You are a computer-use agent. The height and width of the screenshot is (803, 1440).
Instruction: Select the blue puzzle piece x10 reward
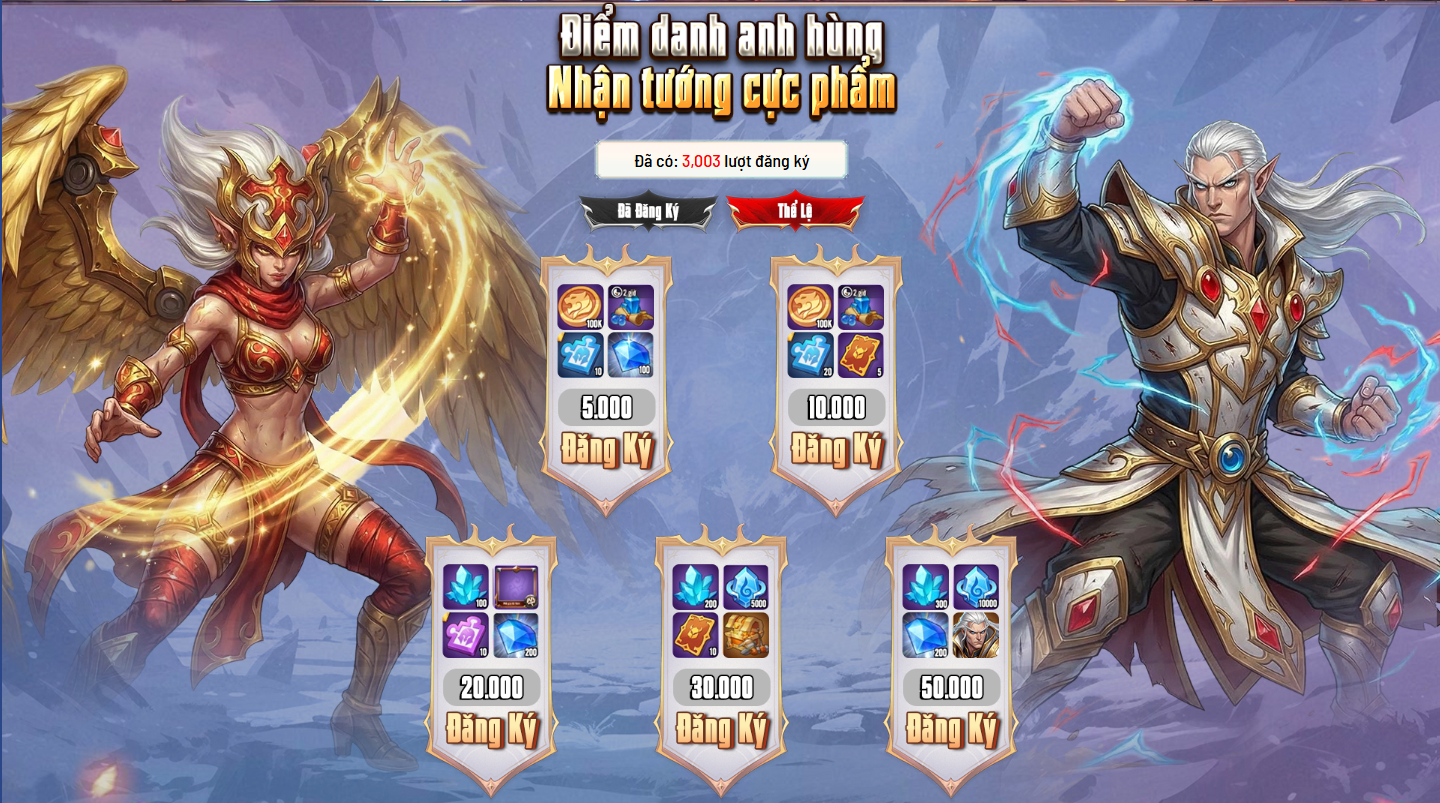[x=580, y=355]
